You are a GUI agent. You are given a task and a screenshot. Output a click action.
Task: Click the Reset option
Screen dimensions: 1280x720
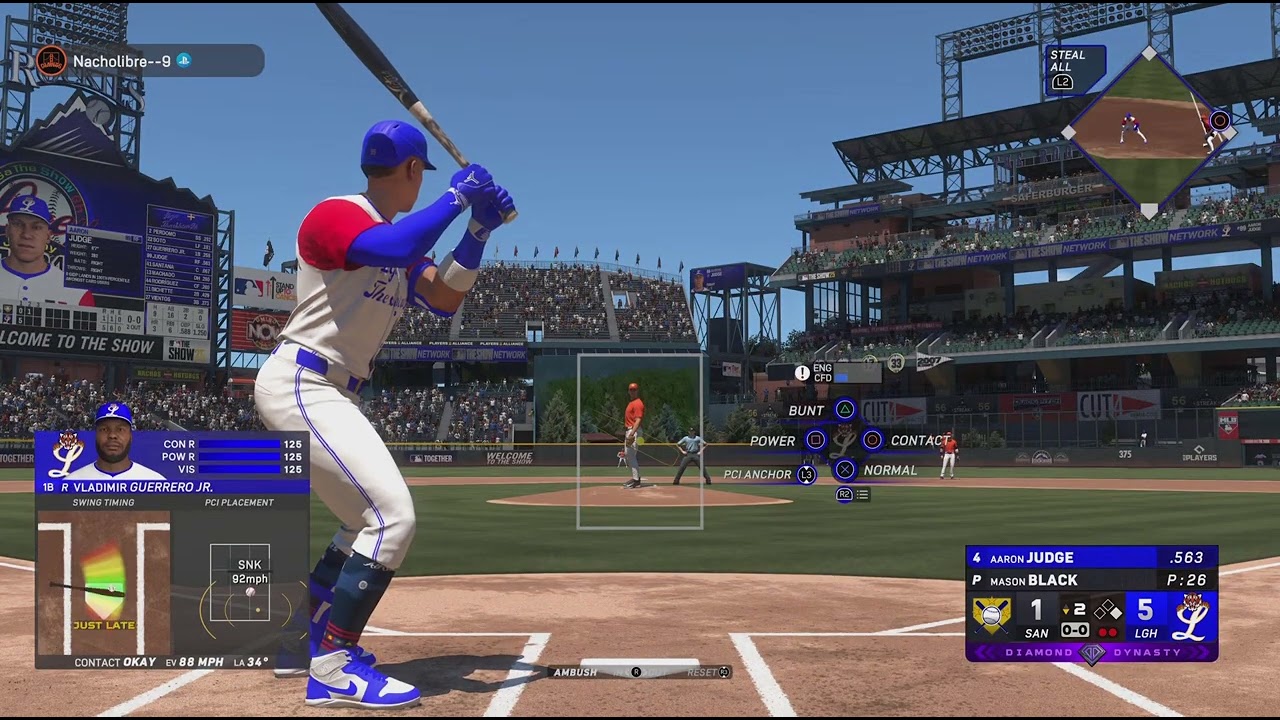[702, 672]
